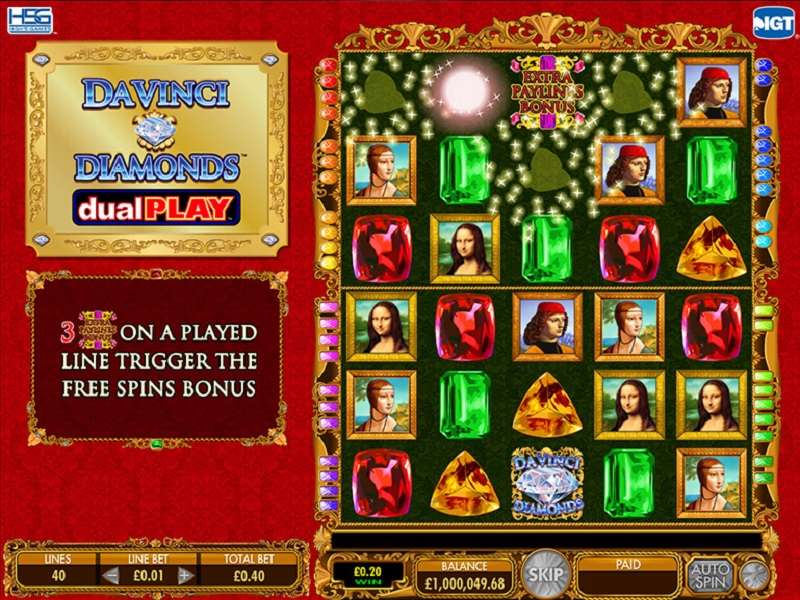Decrease the line bet with left arrow
Screen dimensions: 800x600
coord(112,575)
